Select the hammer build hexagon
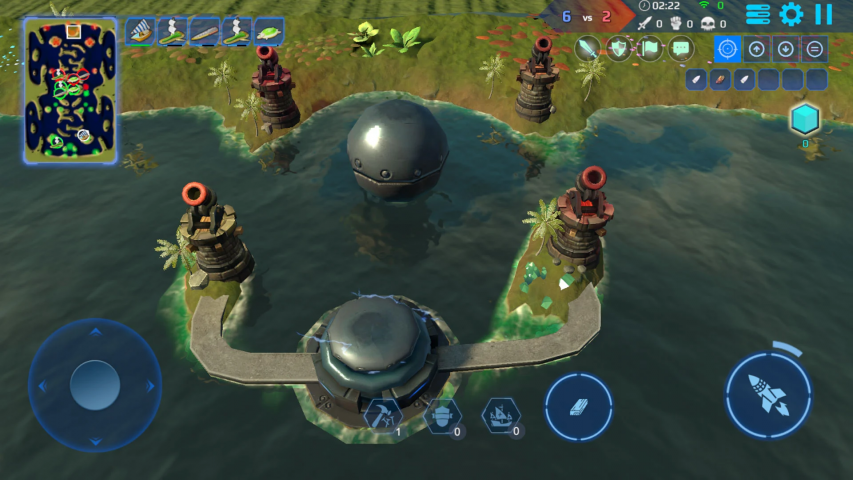 382,414
